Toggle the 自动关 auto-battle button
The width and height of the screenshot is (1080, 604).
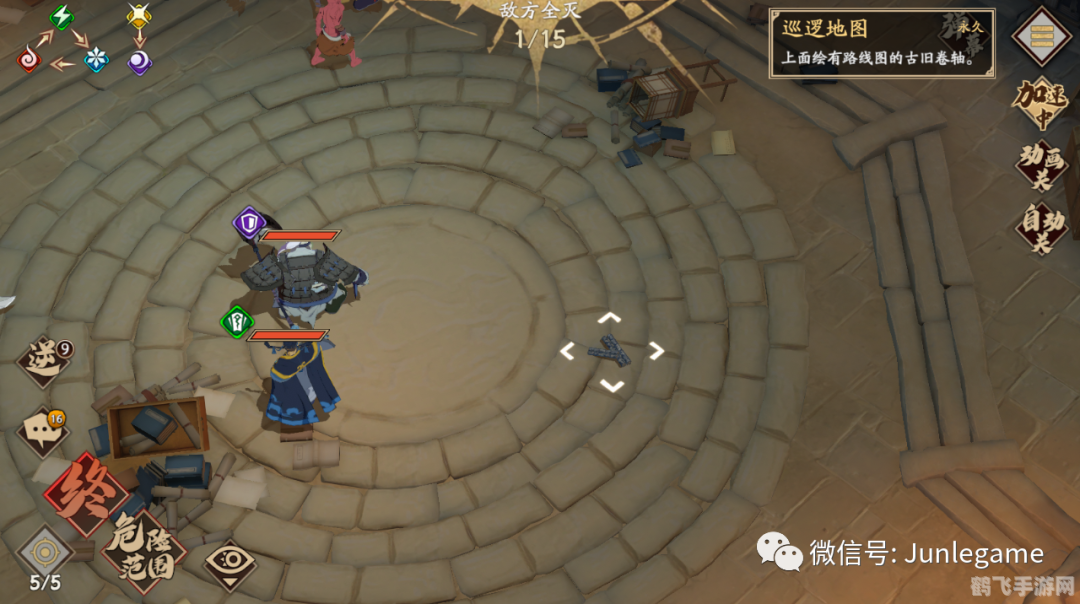coord(1041,229)
